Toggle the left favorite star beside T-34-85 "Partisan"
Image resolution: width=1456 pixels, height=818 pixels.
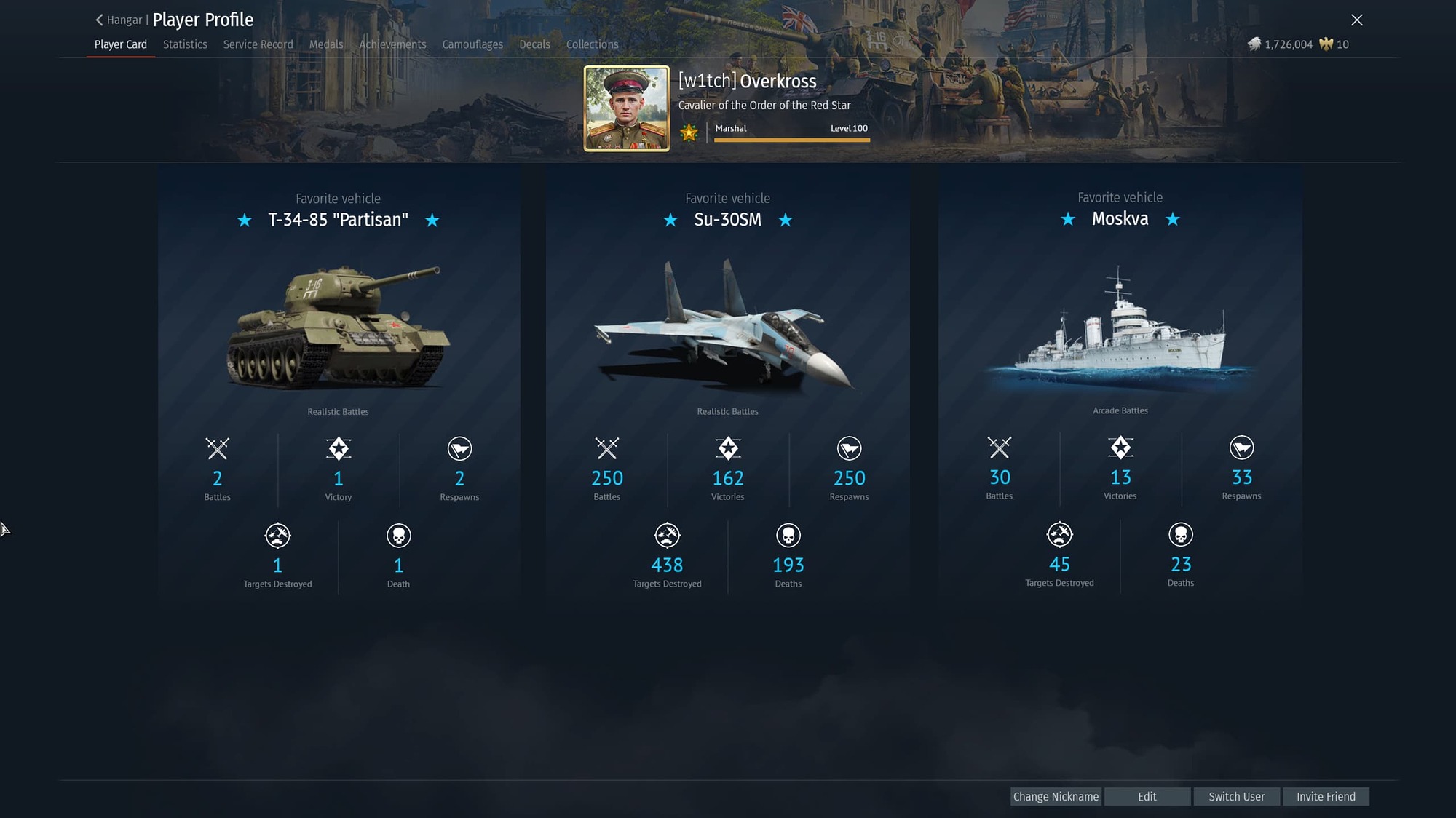[245, 221]
